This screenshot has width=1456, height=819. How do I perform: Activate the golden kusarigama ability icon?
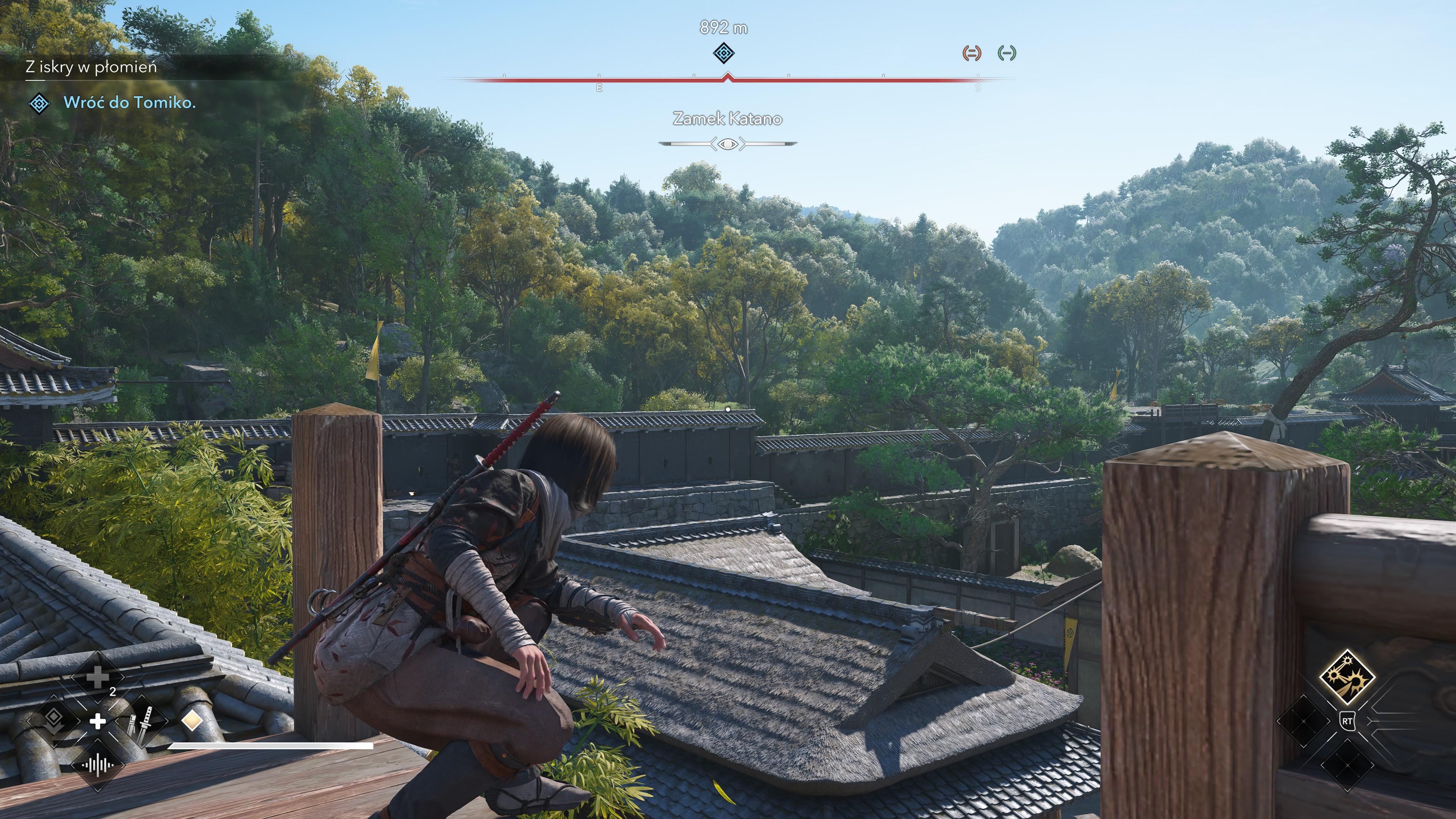[x=1347, y=677]
